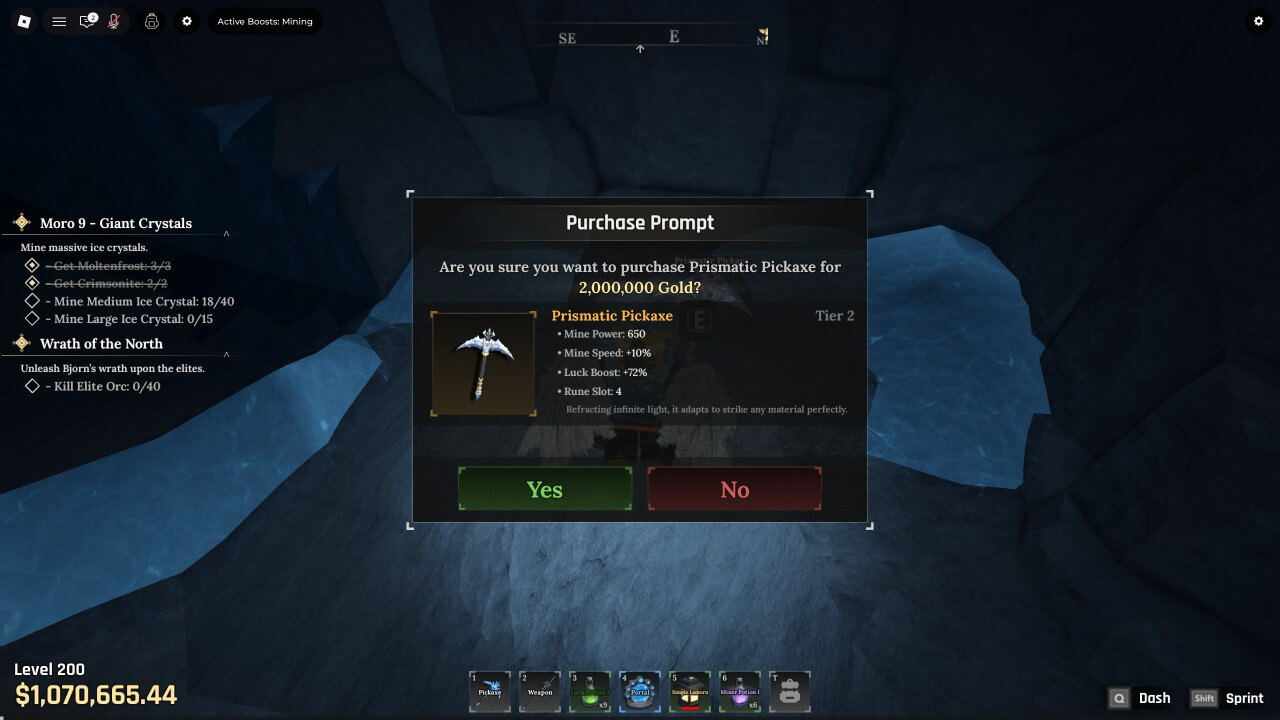Collapse the Moro 9 - Giant Crystals quest

[227, 234]
